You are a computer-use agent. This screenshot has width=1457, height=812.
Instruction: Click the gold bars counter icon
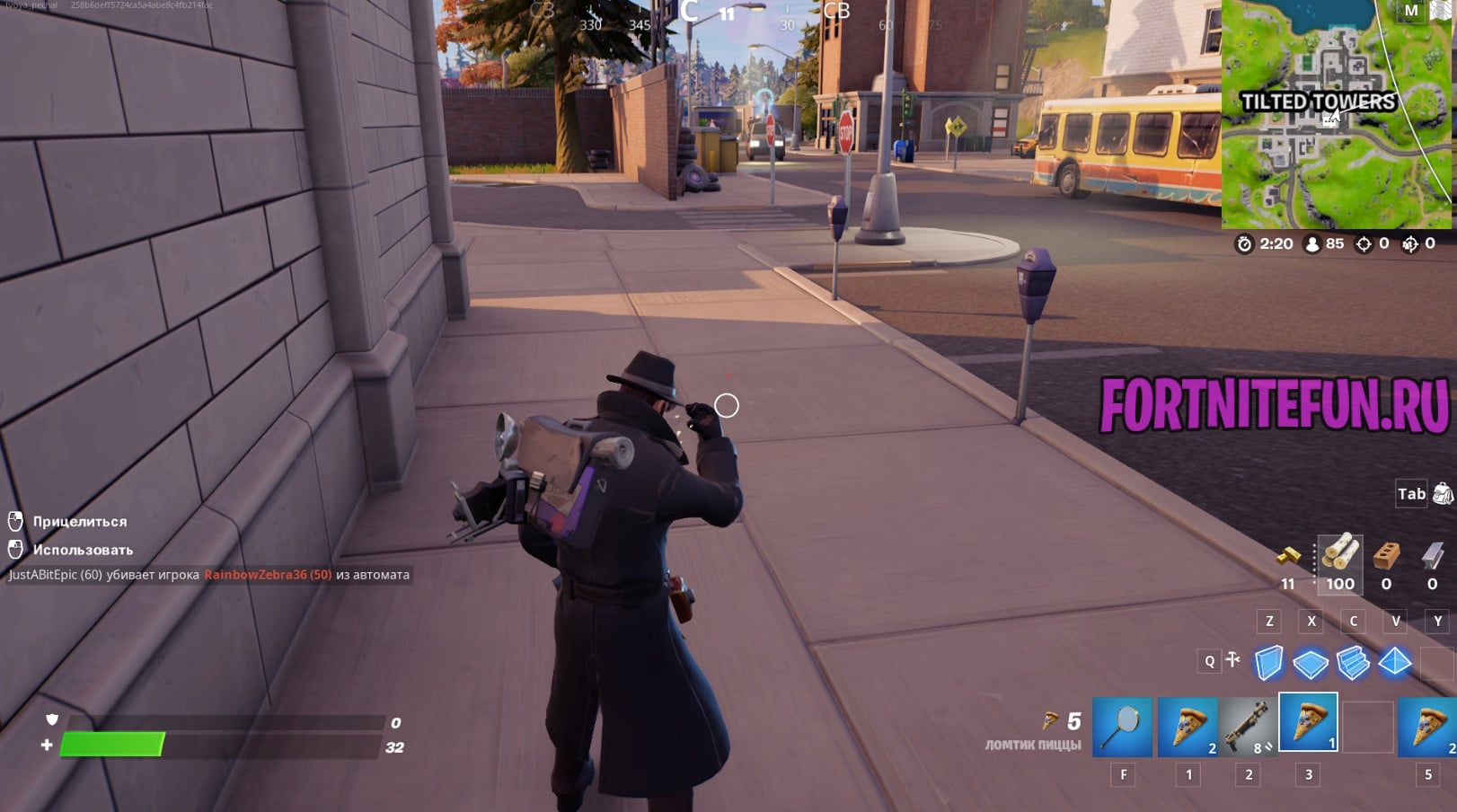1288,557
